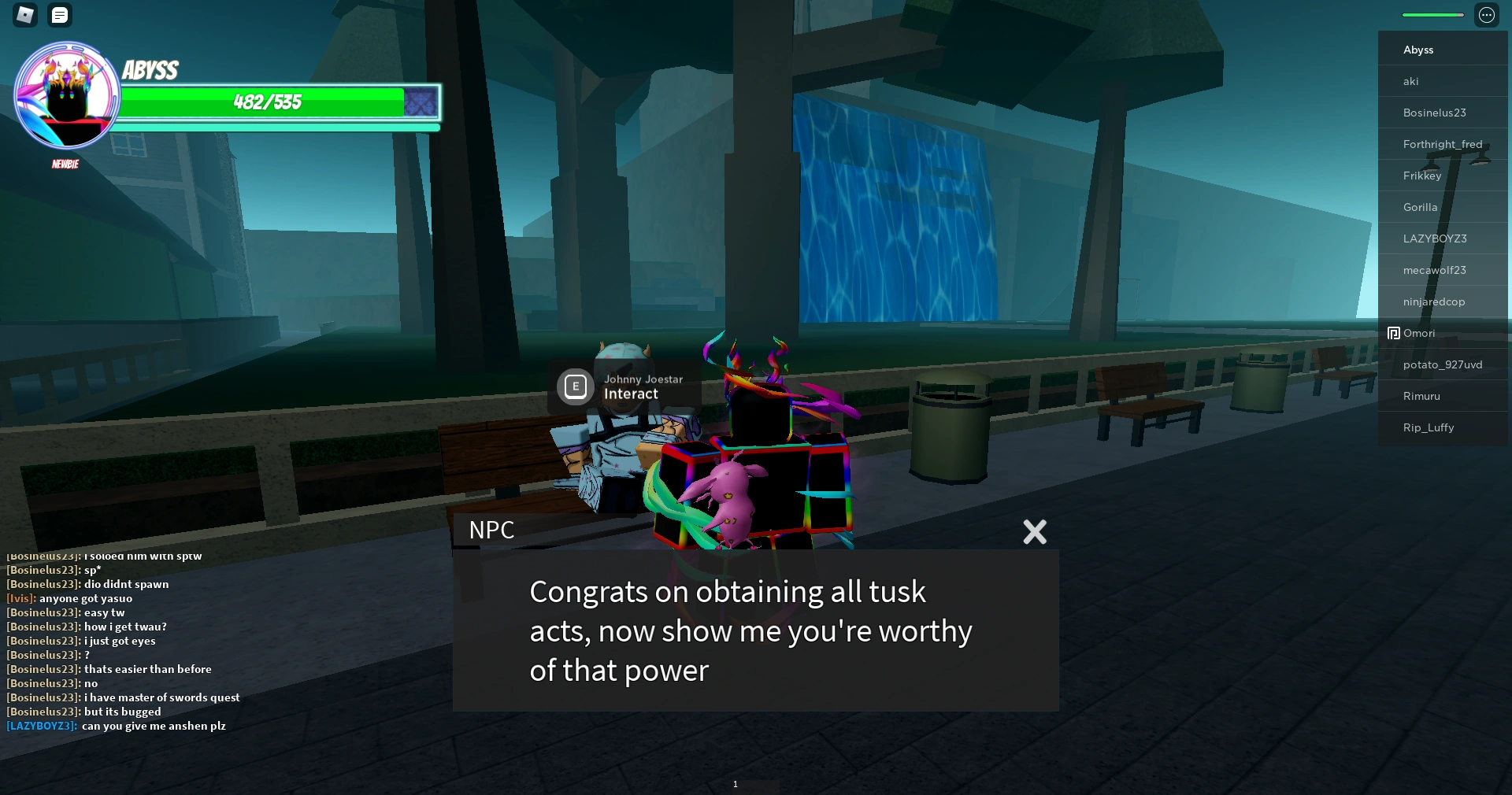Screen dimensions: 1512x795
Task: Click the Abyss avatar portrait
Action: tap(67, 96)
